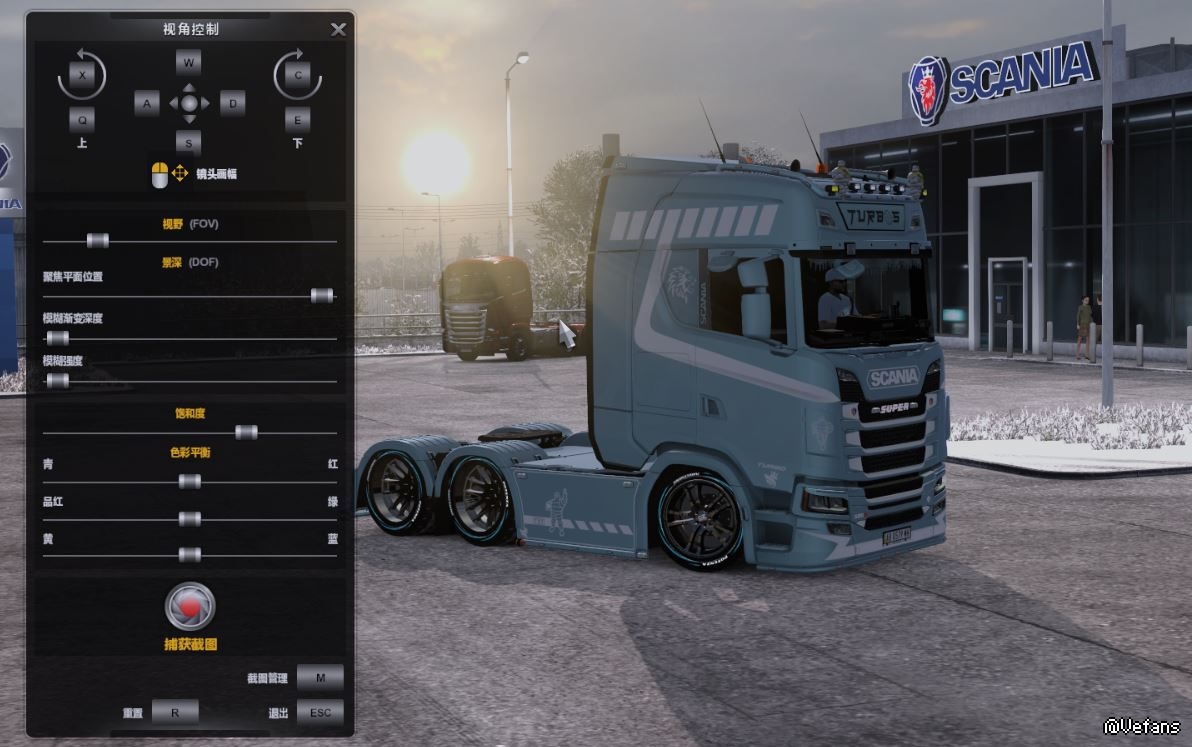Click the 青-红 color balance slider handle
Viewport: 1192px width, 747px height.
189,482
